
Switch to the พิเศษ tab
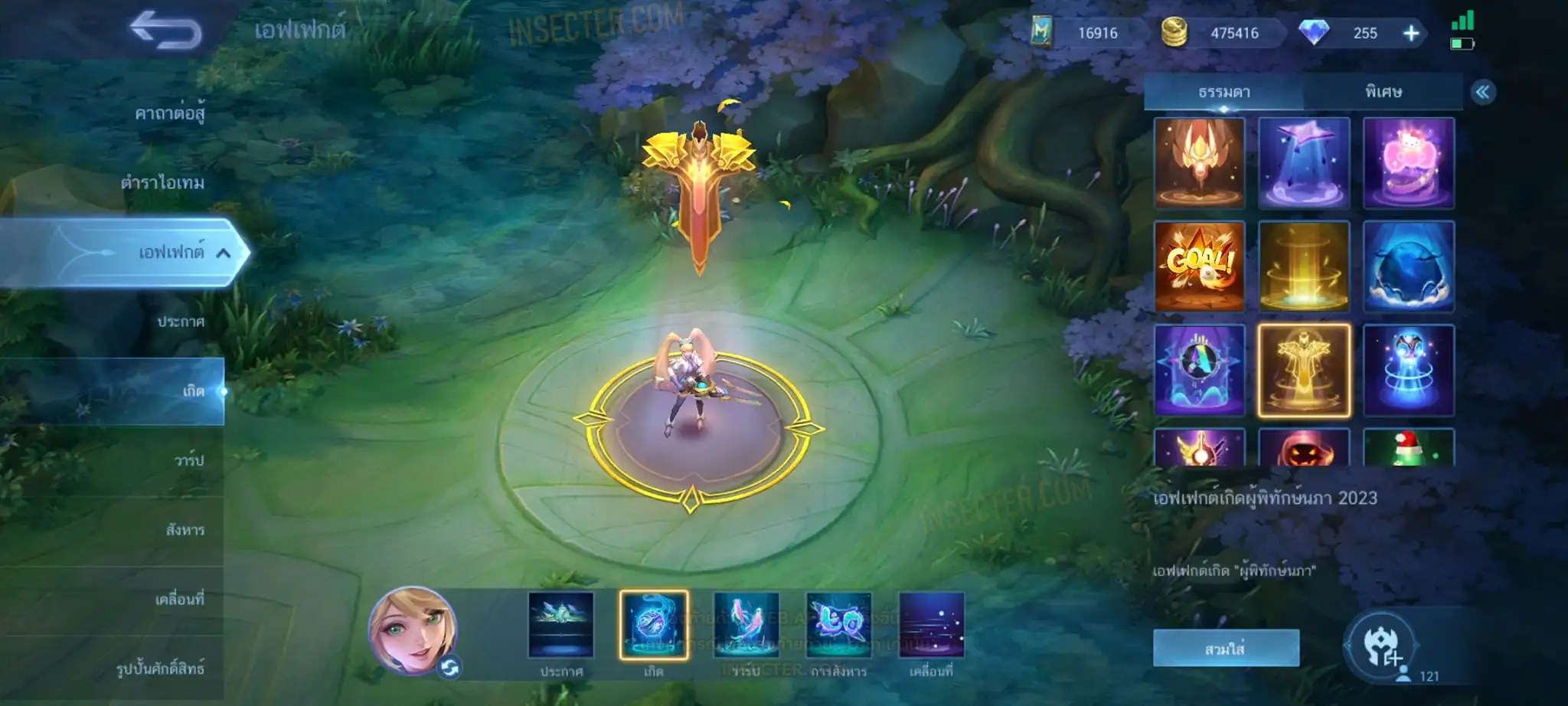point(1383,92)
